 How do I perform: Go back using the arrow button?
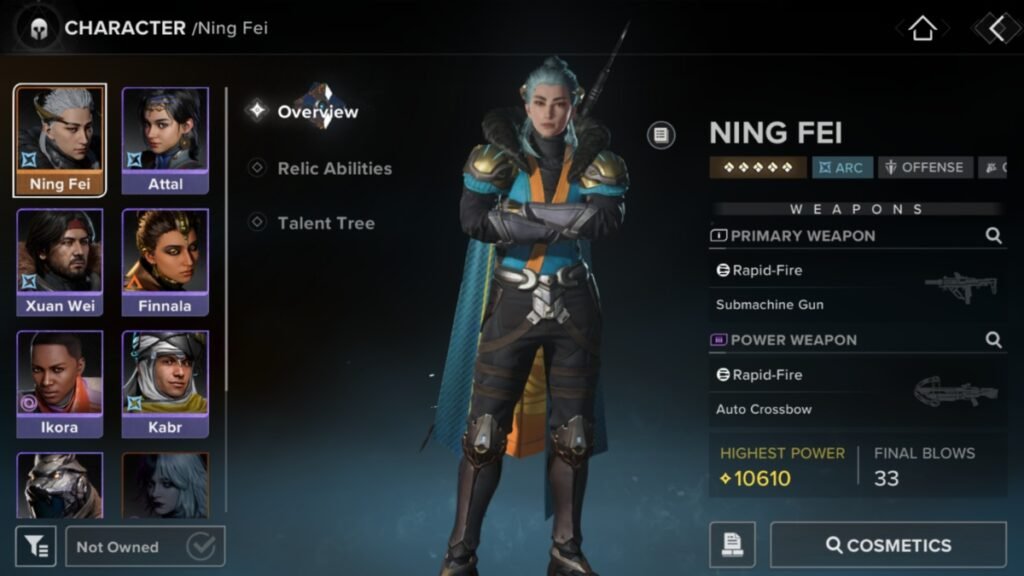click(x=996, y=28)
